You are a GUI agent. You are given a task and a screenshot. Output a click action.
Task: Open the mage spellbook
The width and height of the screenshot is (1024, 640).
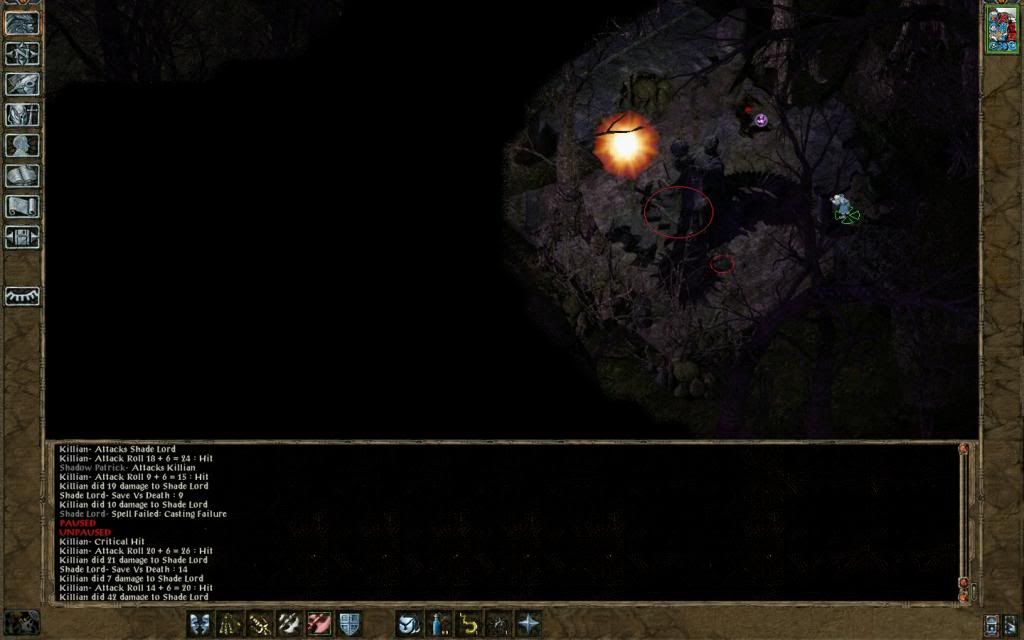tap(22, 176)
